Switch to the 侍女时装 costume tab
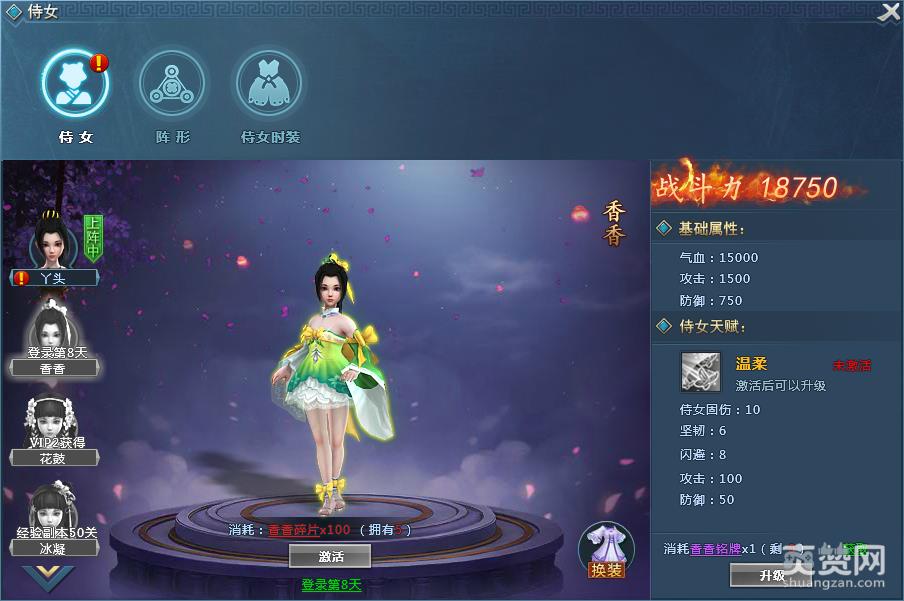The width and height of the screenshot is (904, 601). (x=269, y=84)
